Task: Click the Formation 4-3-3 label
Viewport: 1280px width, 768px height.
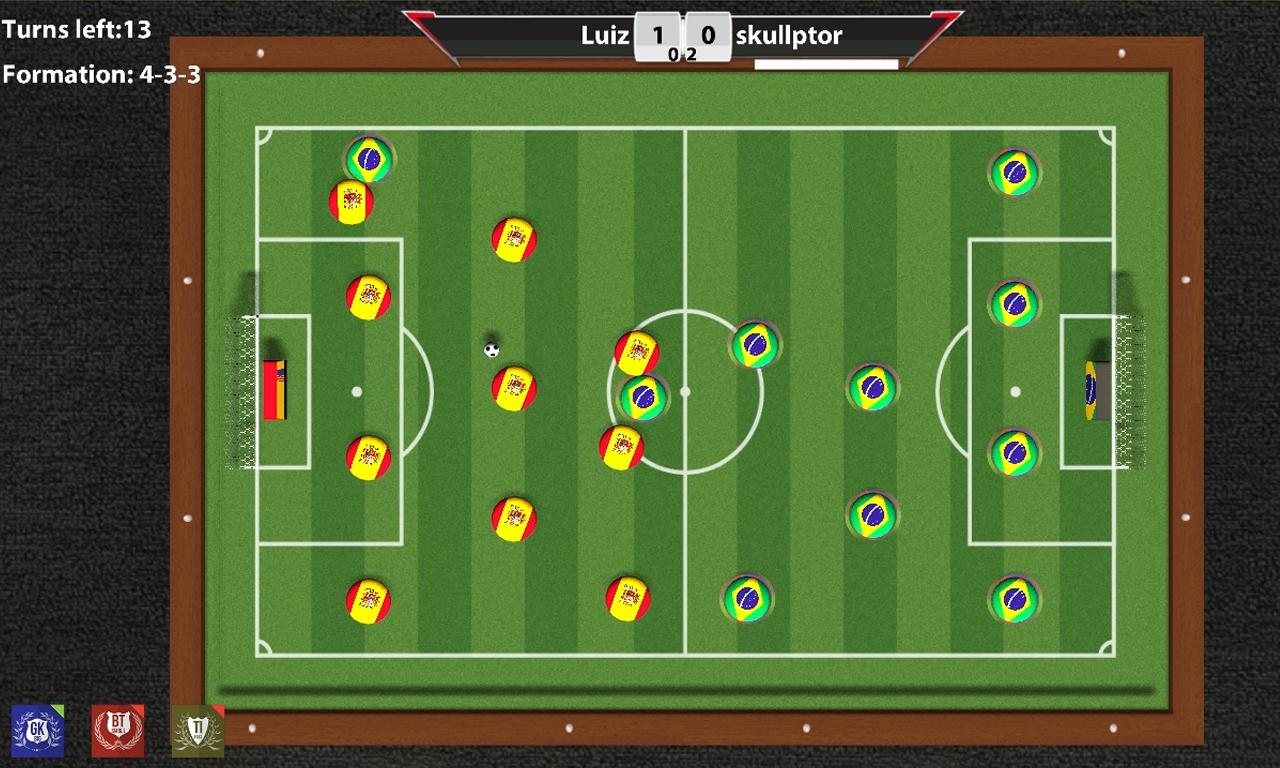Action: point(102,72)
